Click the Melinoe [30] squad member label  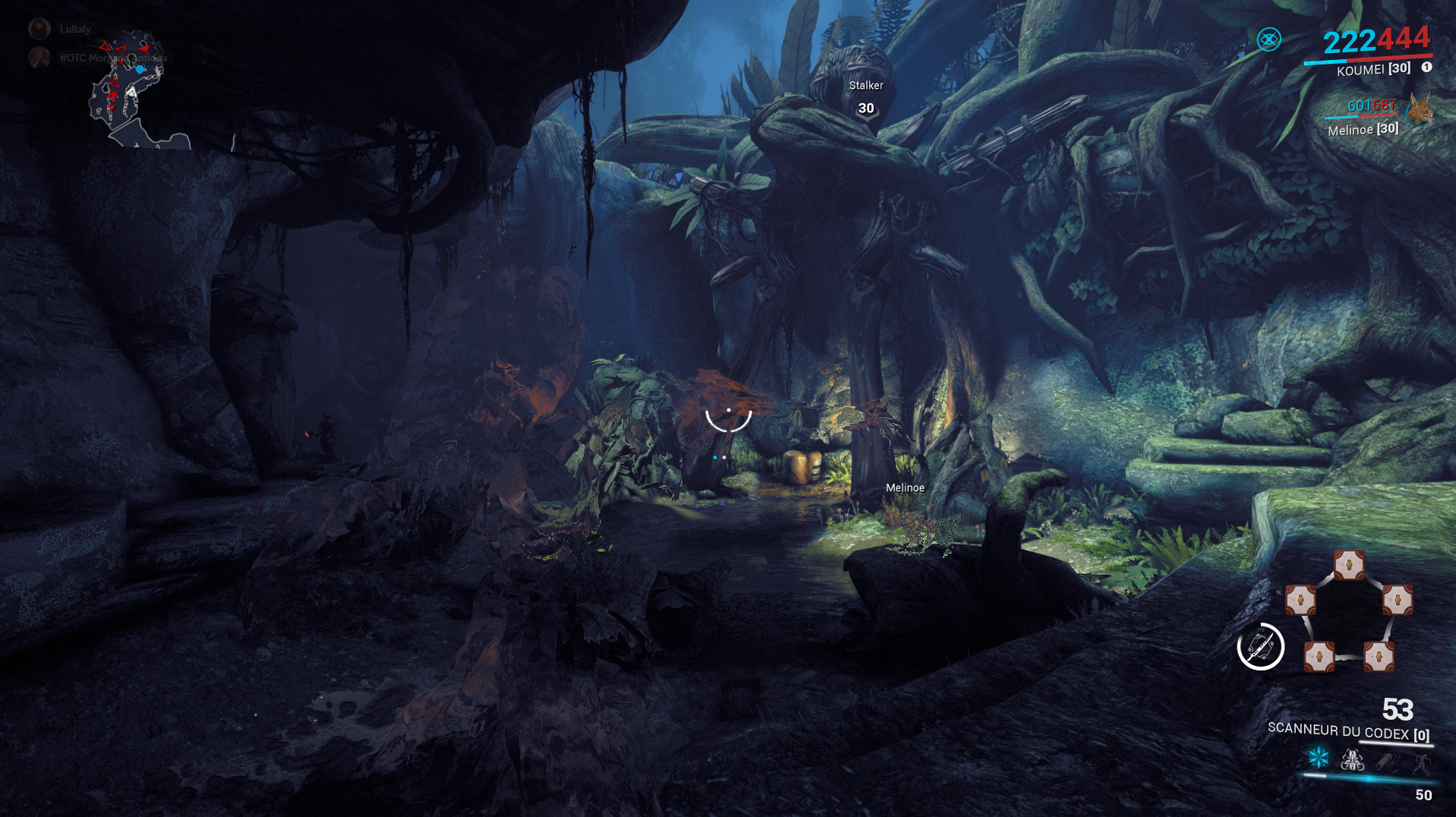[x=1363, y=129]
